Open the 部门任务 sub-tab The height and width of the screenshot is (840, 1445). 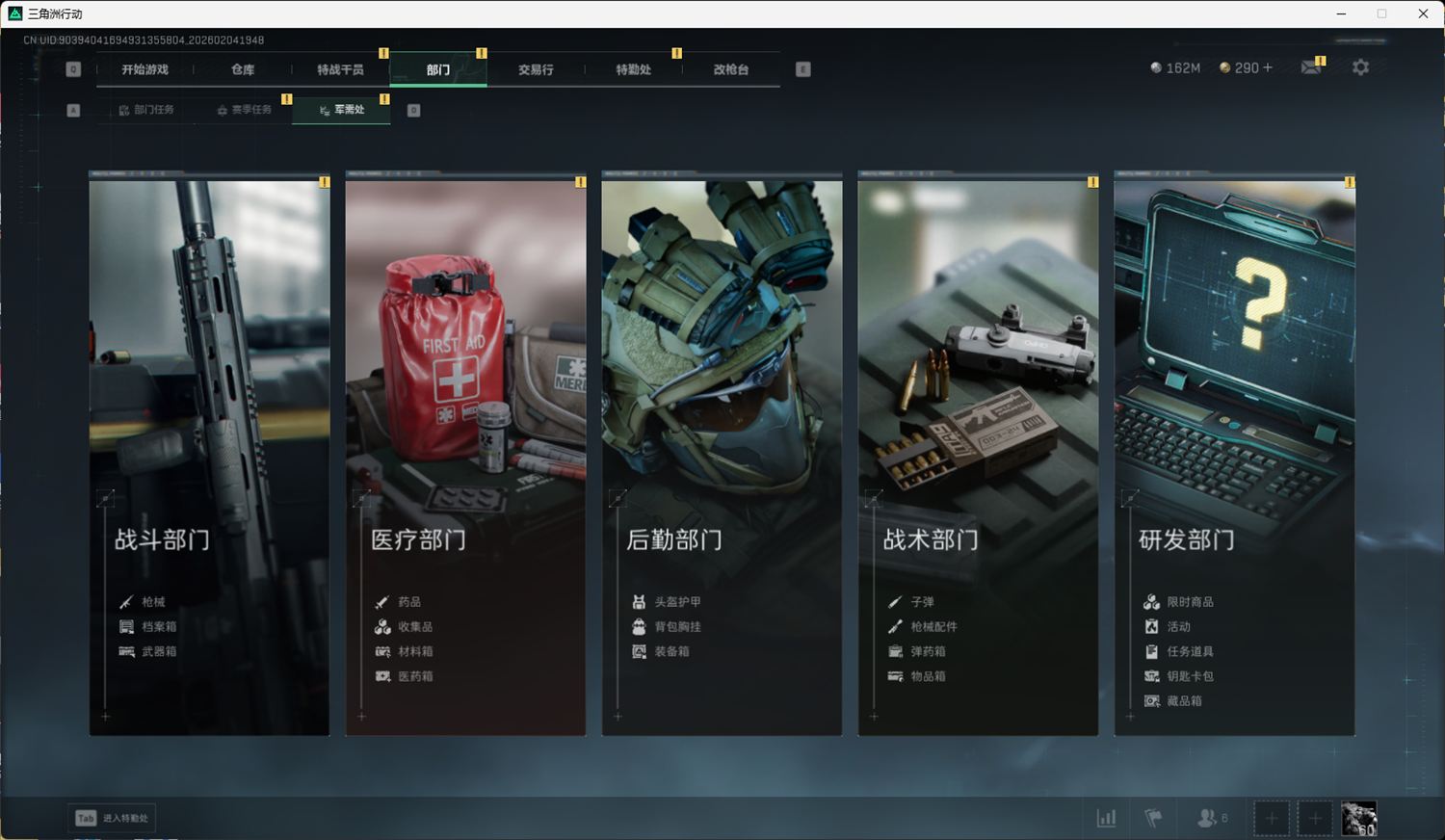146,110
